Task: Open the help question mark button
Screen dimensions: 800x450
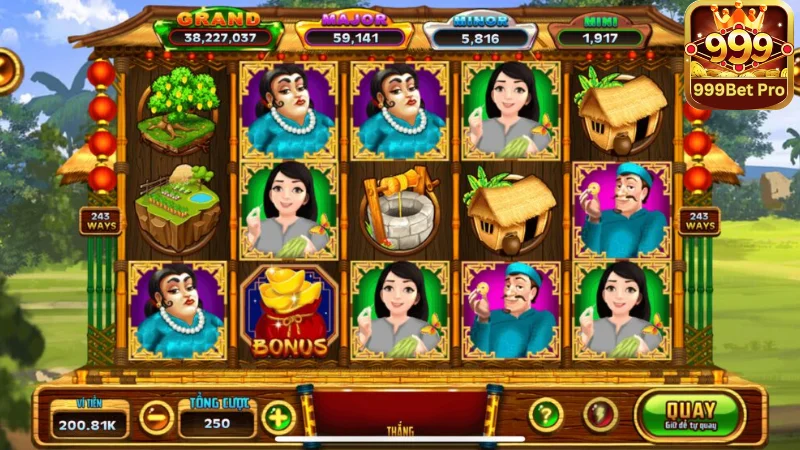Action: 545,414
